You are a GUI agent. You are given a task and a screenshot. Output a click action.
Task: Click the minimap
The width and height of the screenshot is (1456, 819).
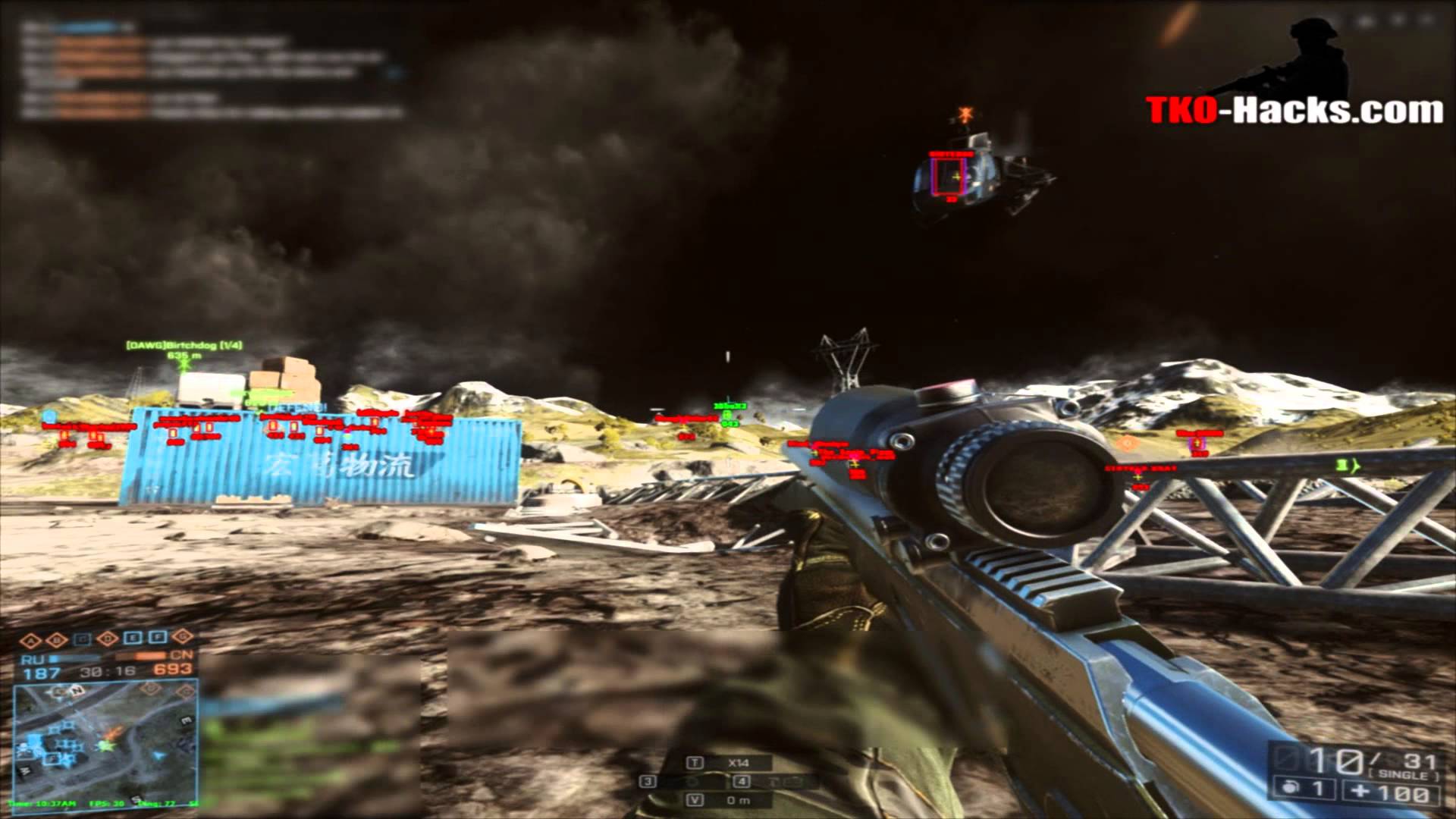(106, 736)
